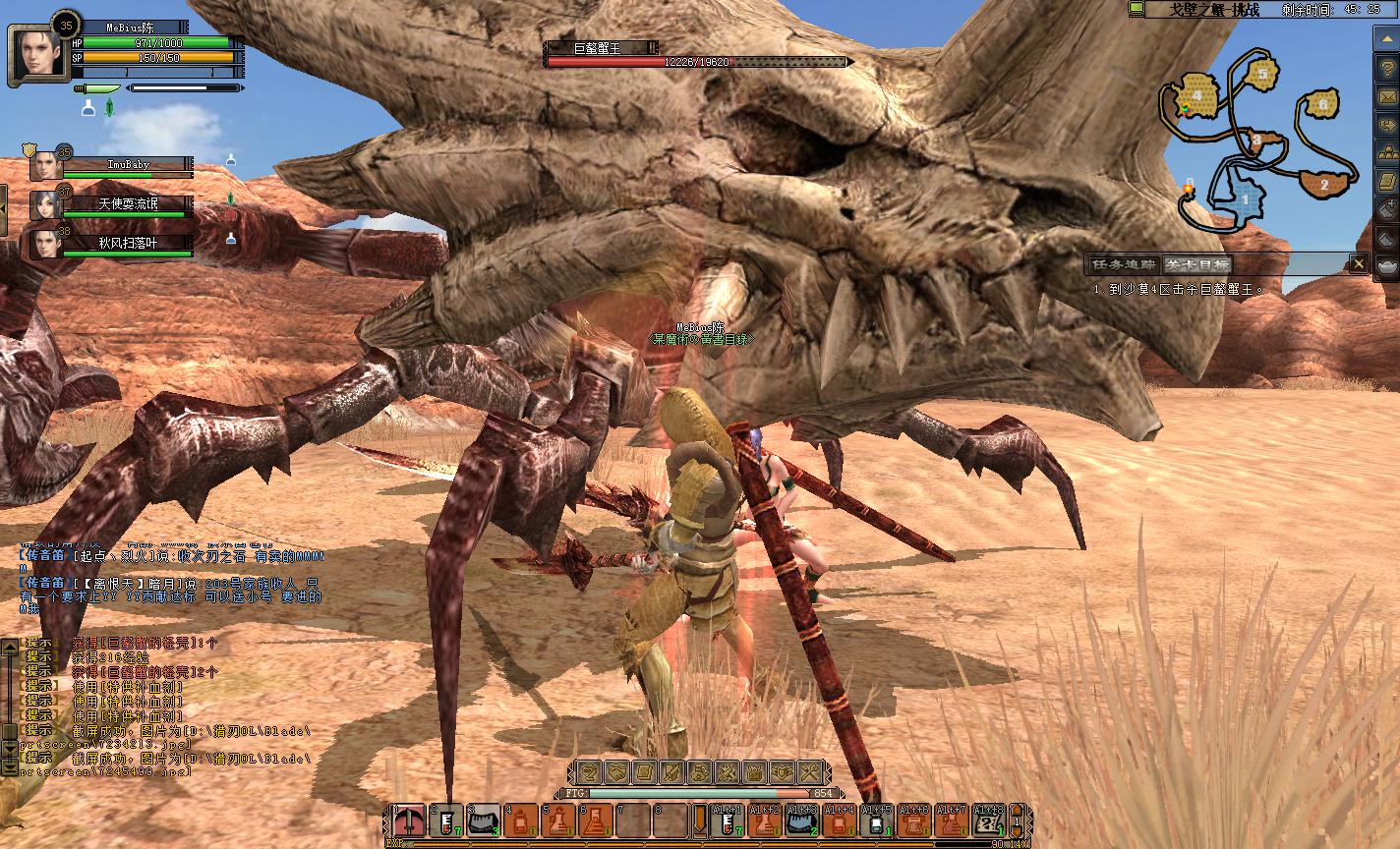
Task: Click zone 2 on the minimap
Action: point(1323,184)
